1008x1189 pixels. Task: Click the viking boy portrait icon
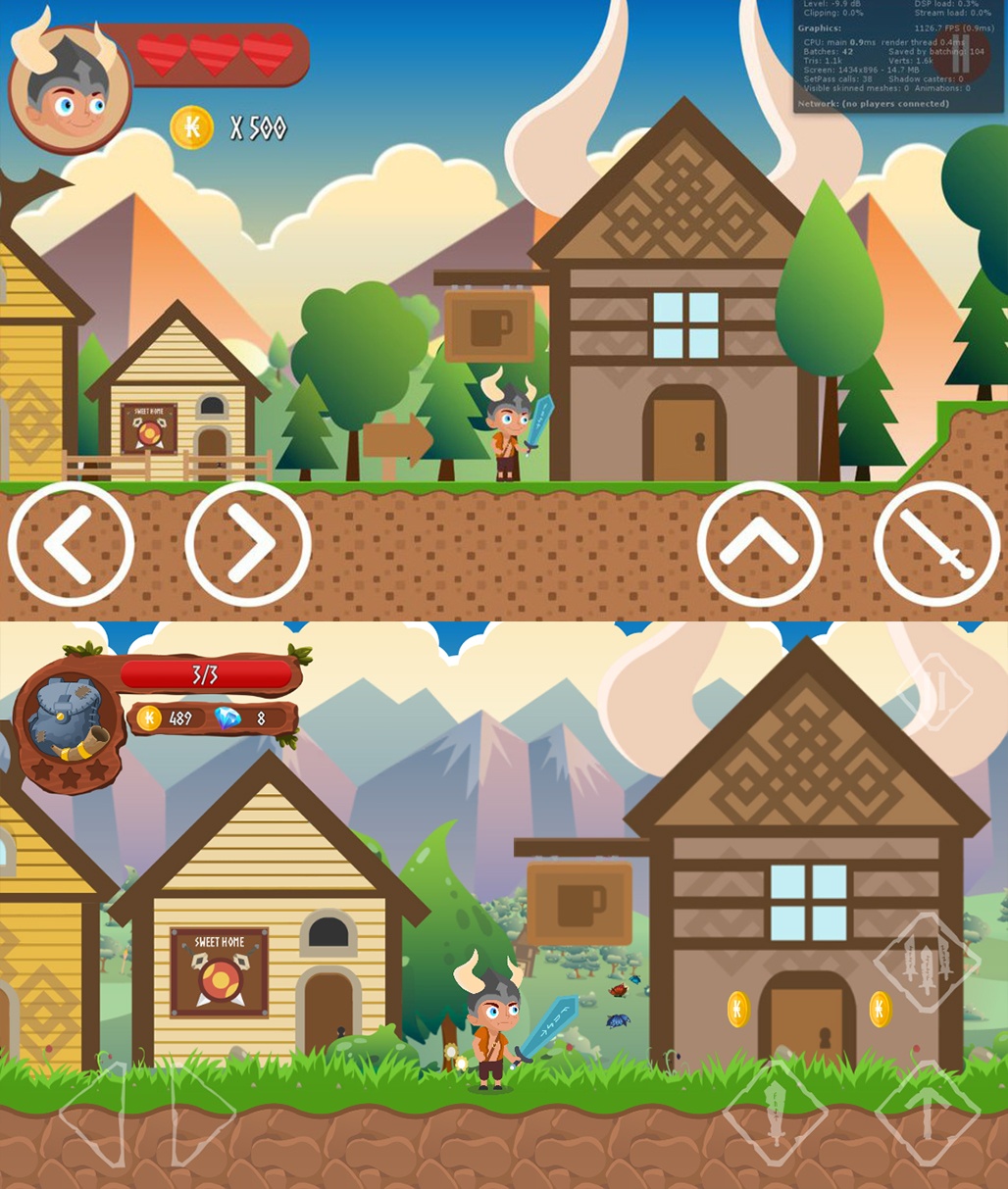(x=69, y=90)
